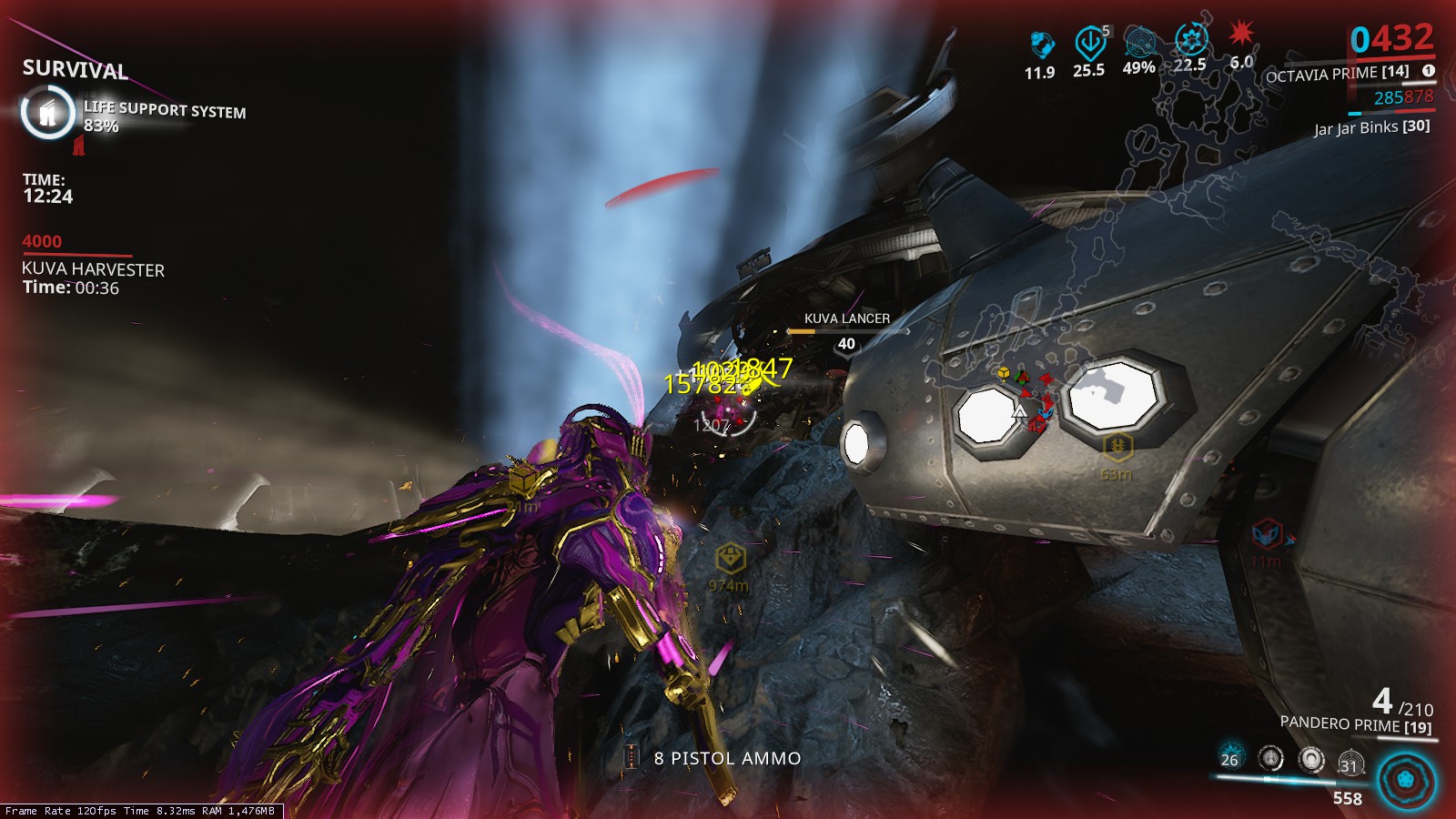Click the 49% buff icon
Screen dimensions: 1456x819
[1140, 41]
